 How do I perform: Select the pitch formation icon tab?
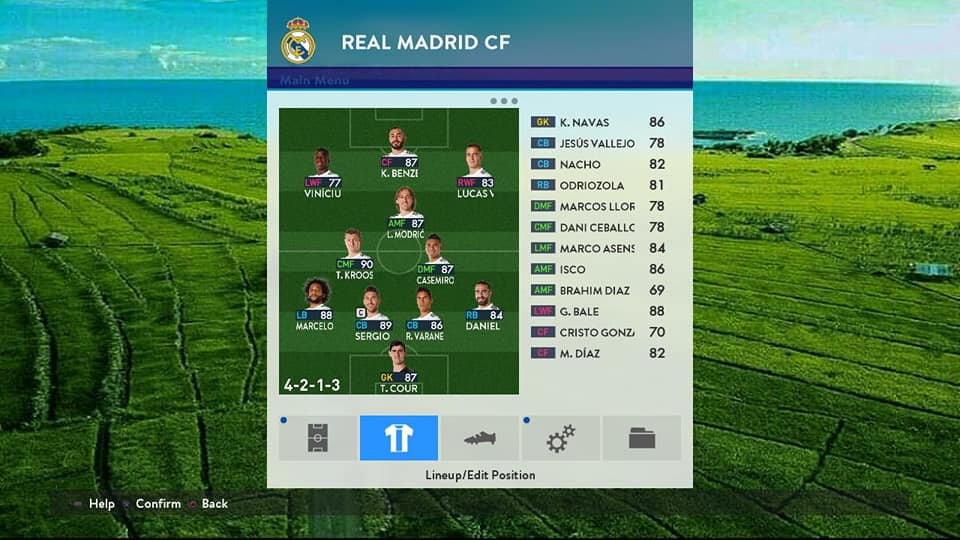[x=318, y=438]
